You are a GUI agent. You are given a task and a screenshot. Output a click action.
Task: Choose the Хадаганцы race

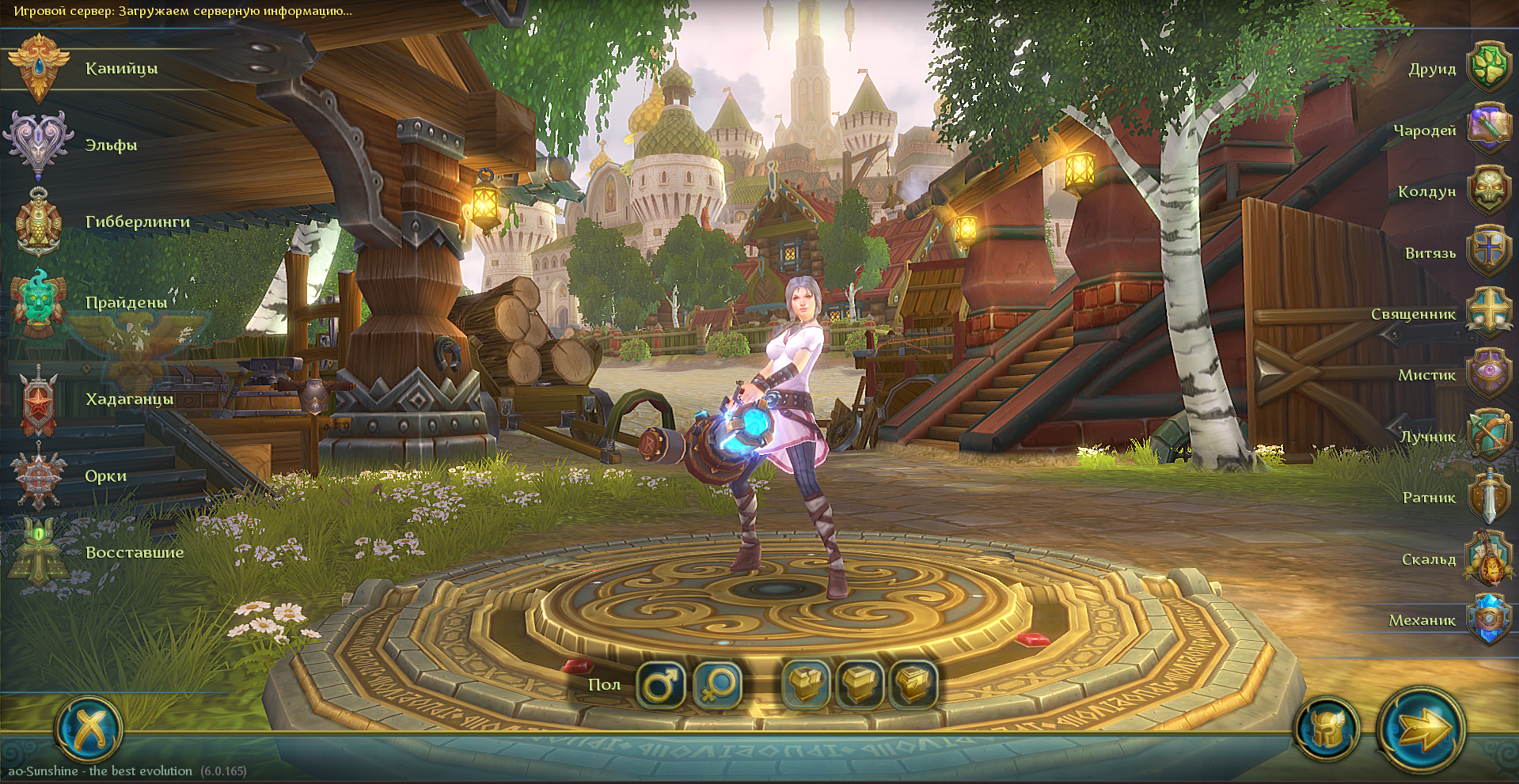click(x=38, y=400)
